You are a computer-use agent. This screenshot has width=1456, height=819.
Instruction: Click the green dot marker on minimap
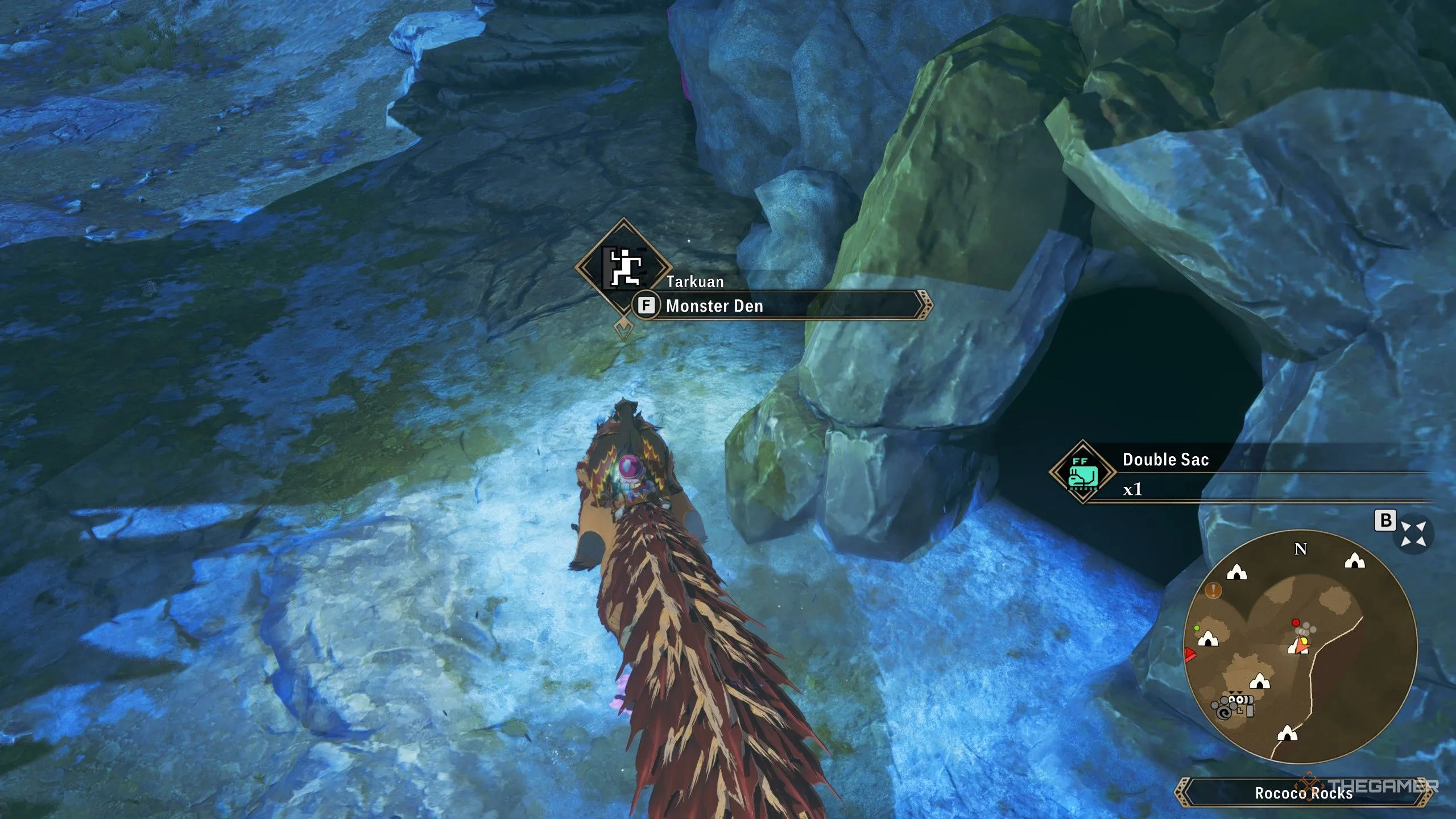pyautogui.click(x=1197, y=628)
